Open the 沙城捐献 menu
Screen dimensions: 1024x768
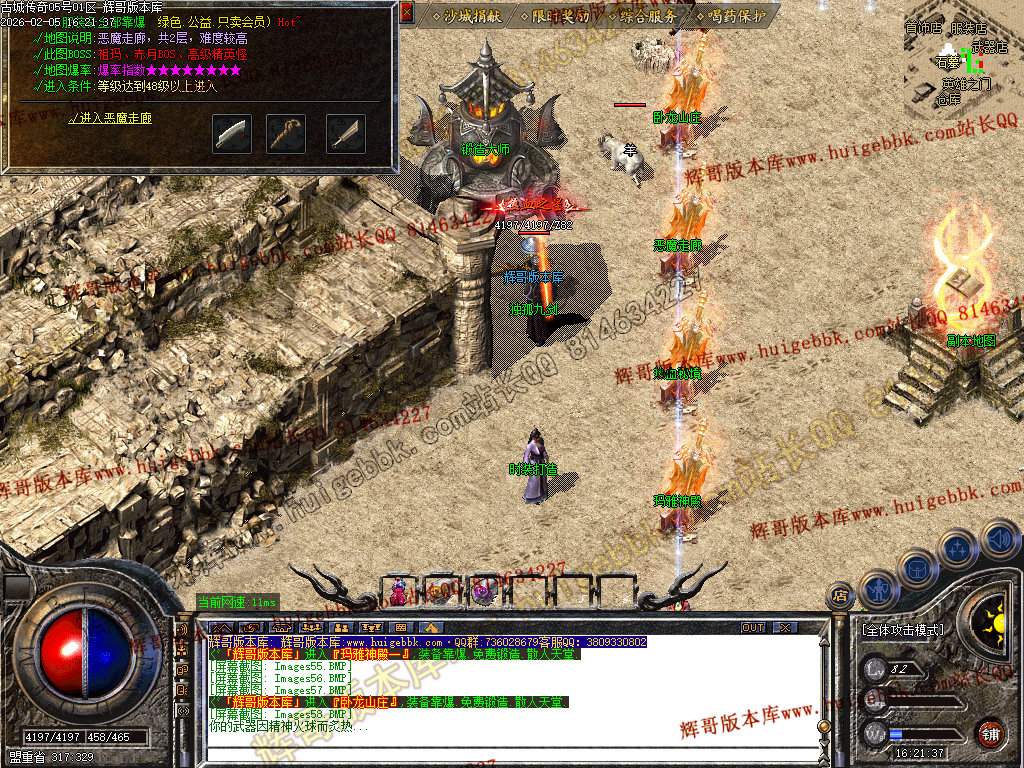point(466,16)
